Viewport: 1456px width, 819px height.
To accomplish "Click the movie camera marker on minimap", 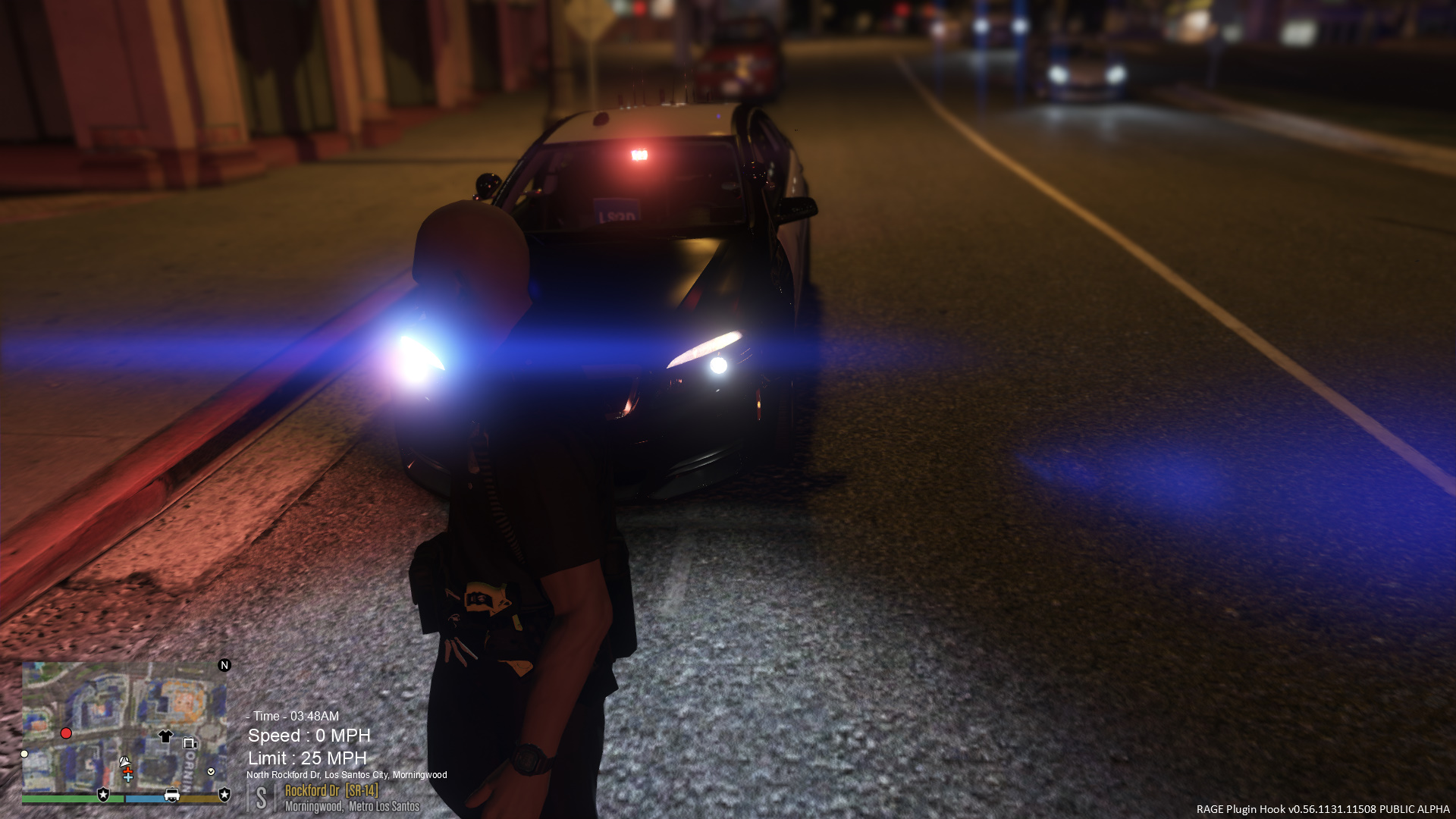I will 190,743.
